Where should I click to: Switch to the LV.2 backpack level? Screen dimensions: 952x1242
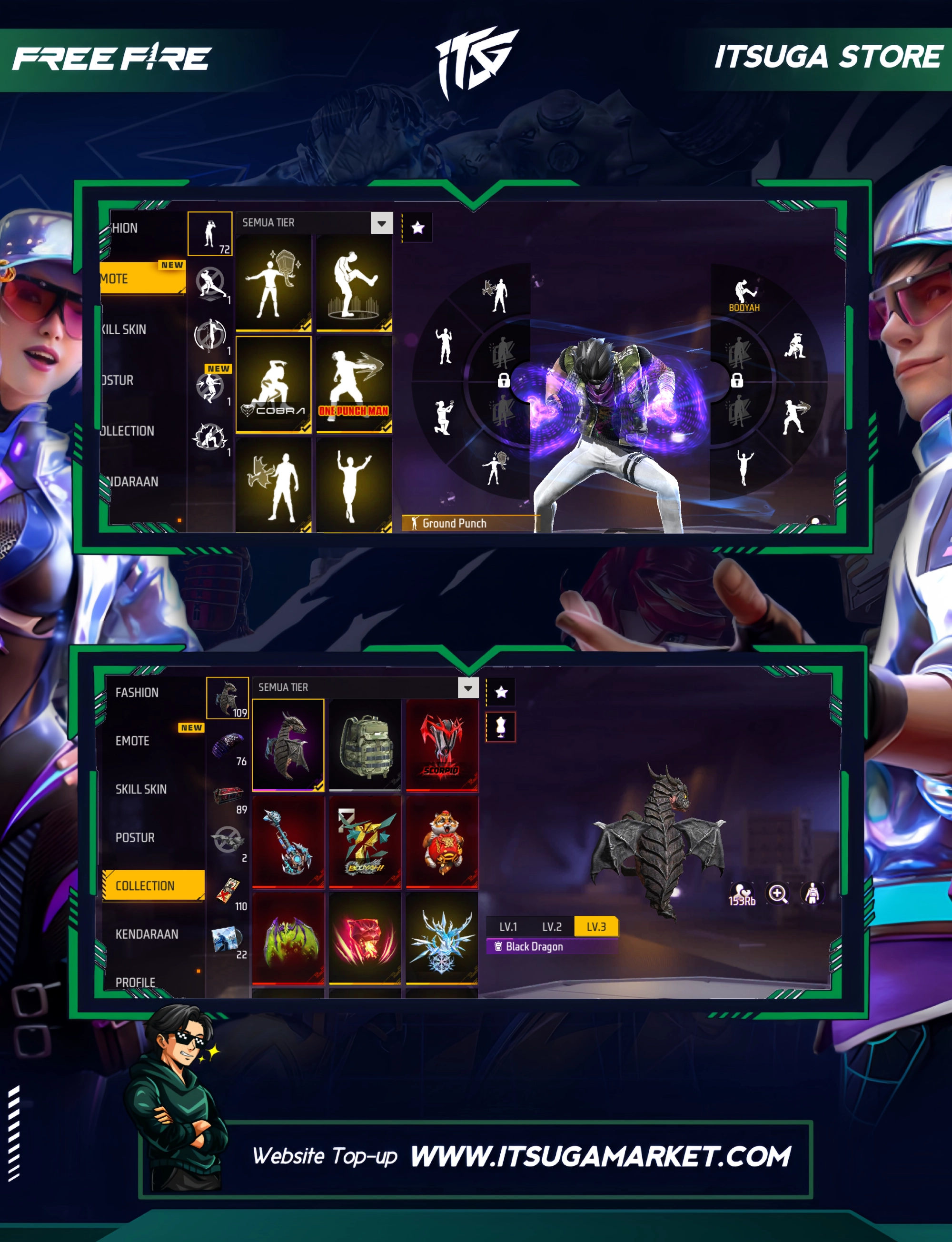point(551,926)
